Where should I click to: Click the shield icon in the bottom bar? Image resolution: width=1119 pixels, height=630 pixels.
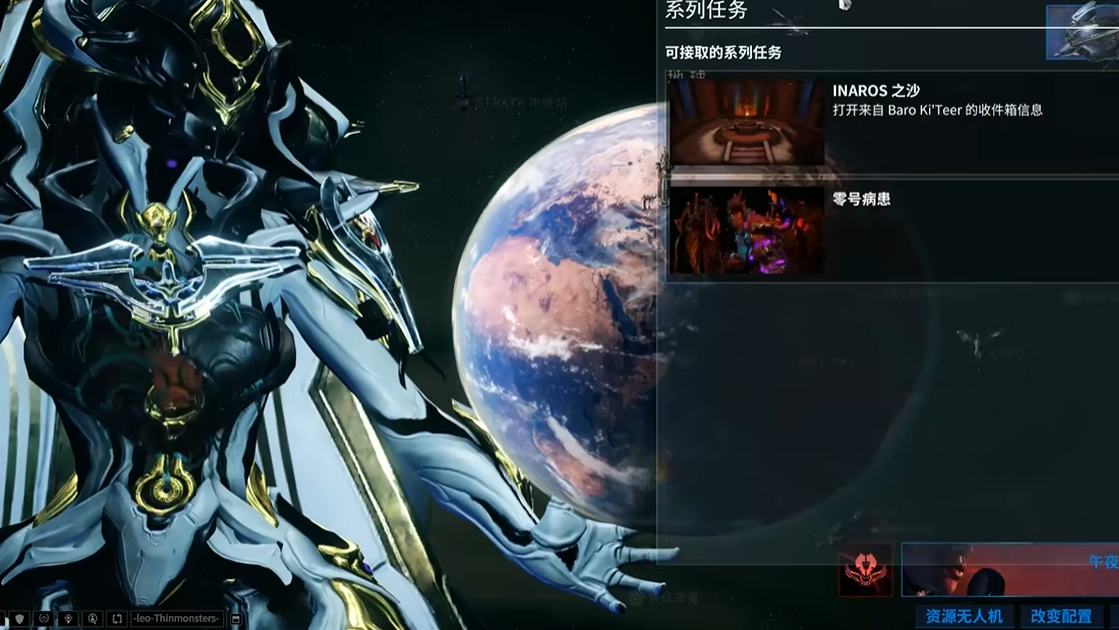(20, 619)
